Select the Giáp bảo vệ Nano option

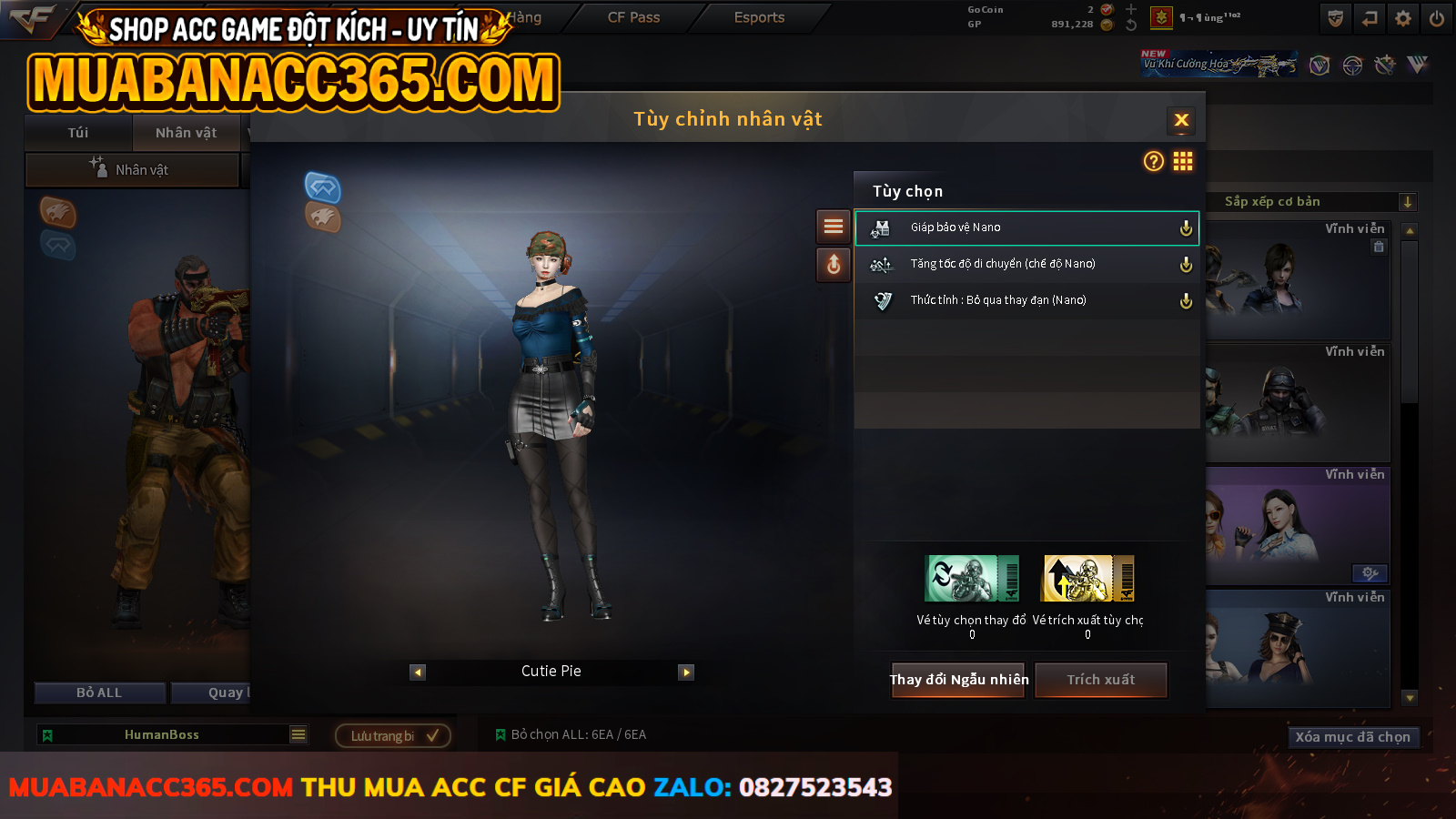coord(1026,227)
